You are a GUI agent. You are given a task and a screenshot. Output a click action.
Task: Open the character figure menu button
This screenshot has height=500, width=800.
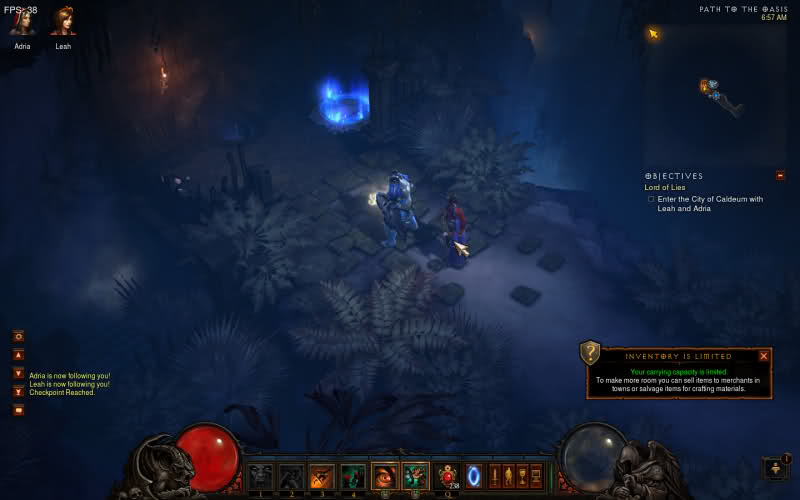click(508, 476)
